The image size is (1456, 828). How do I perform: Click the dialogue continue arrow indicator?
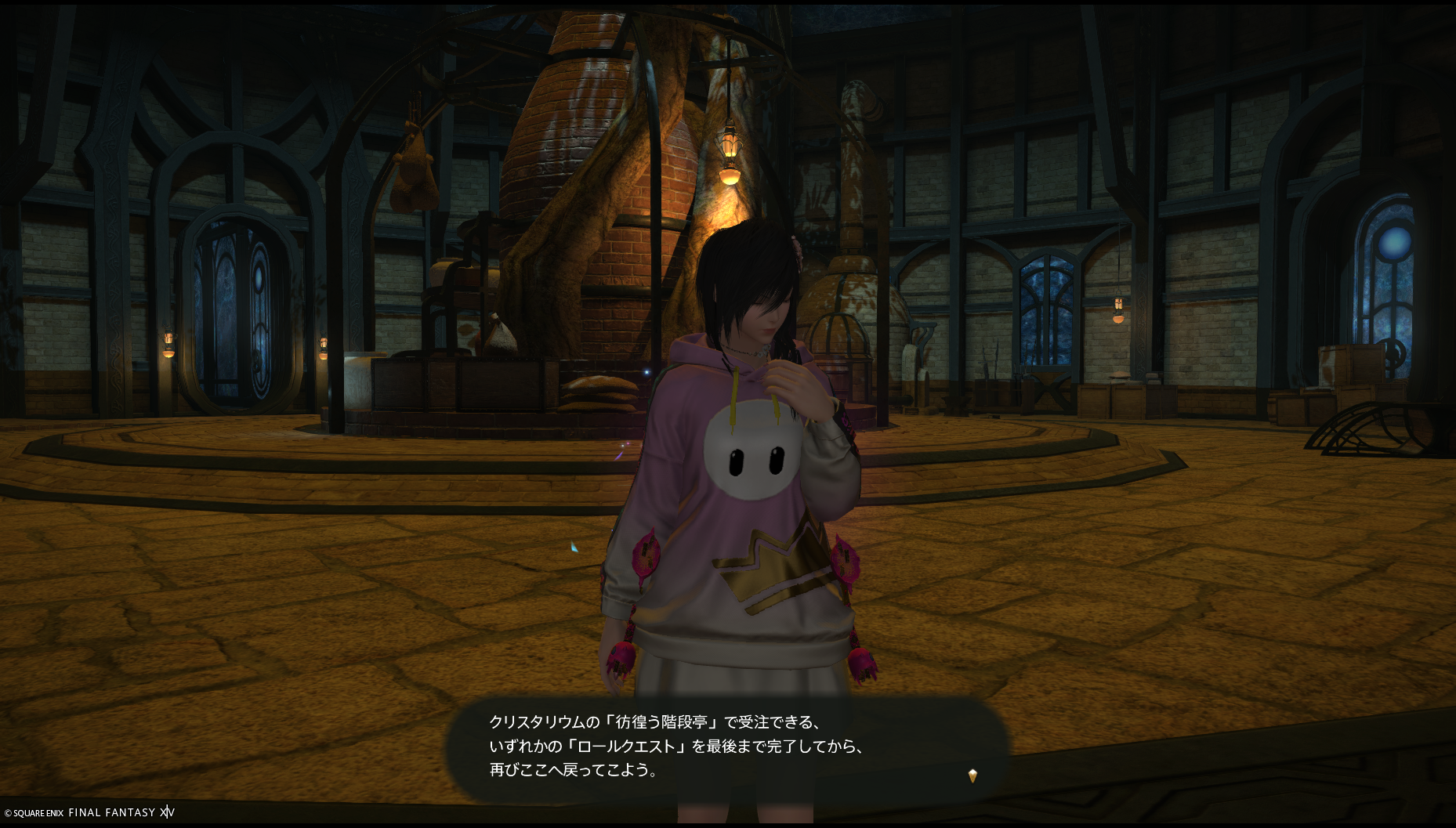(x=972, y=776)
